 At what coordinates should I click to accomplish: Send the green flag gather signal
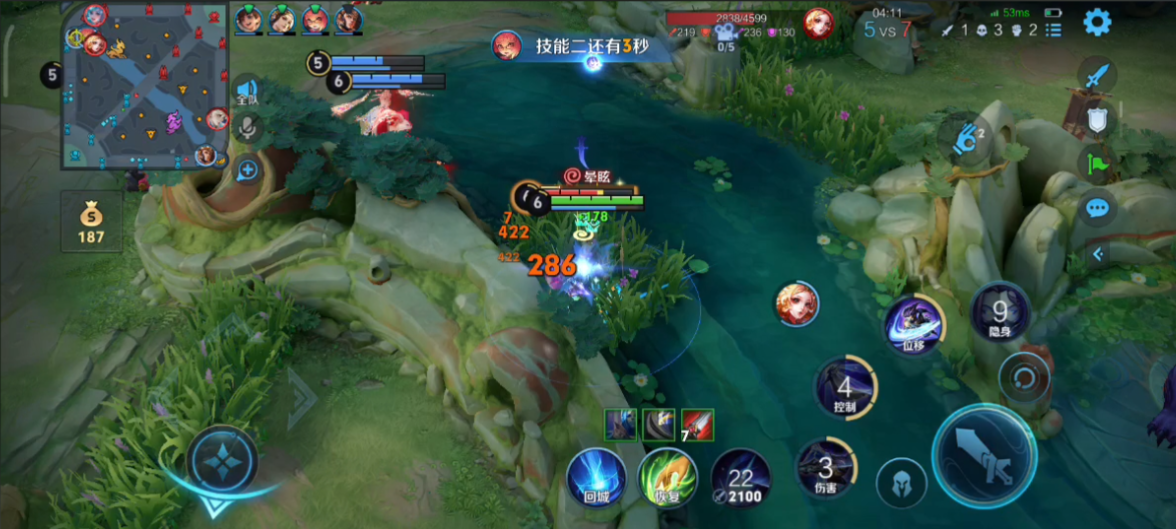[1098, 164]
